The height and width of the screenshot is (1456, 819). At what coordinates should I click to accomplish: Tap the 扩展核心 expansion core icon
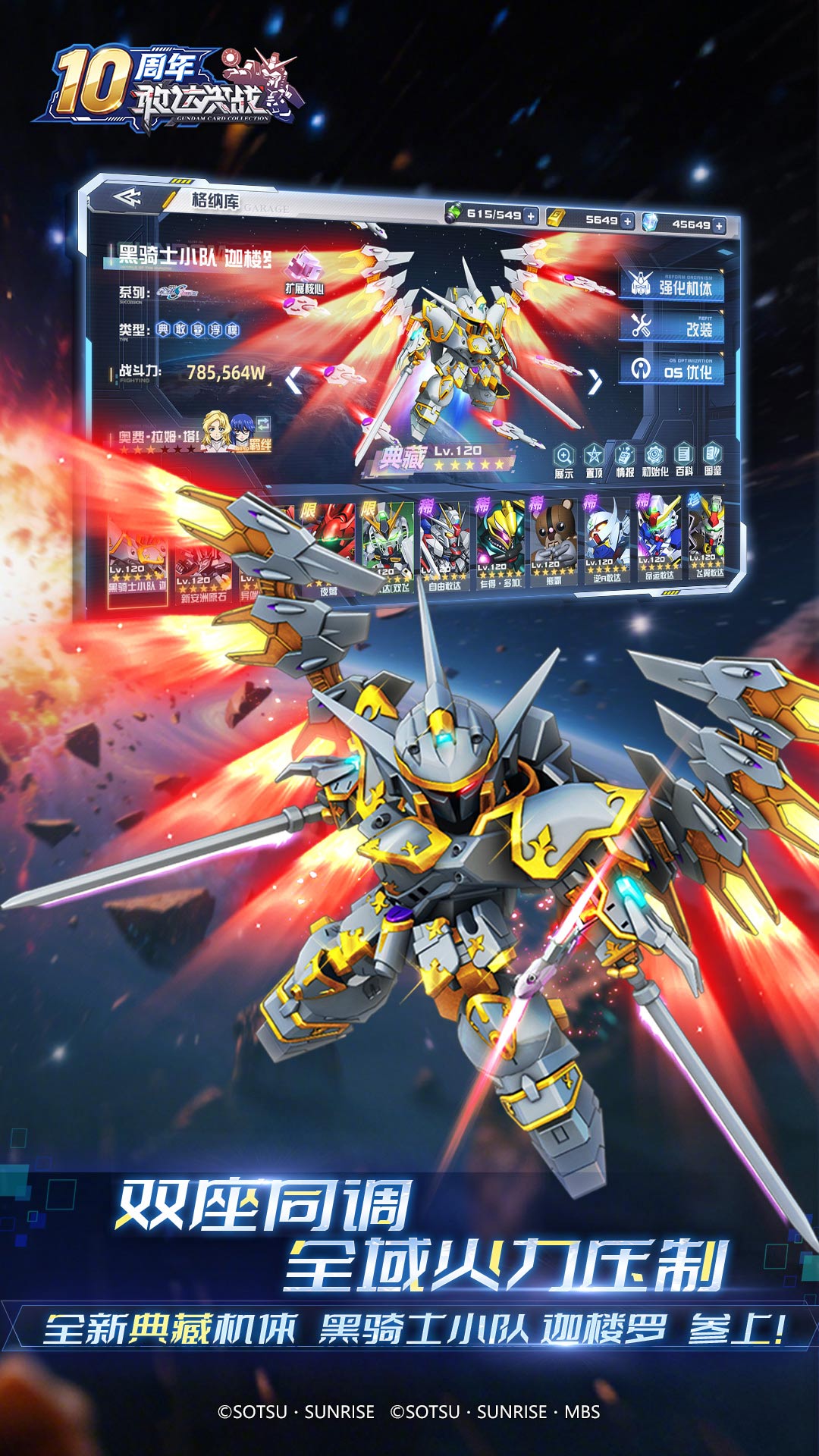[304, 271]
